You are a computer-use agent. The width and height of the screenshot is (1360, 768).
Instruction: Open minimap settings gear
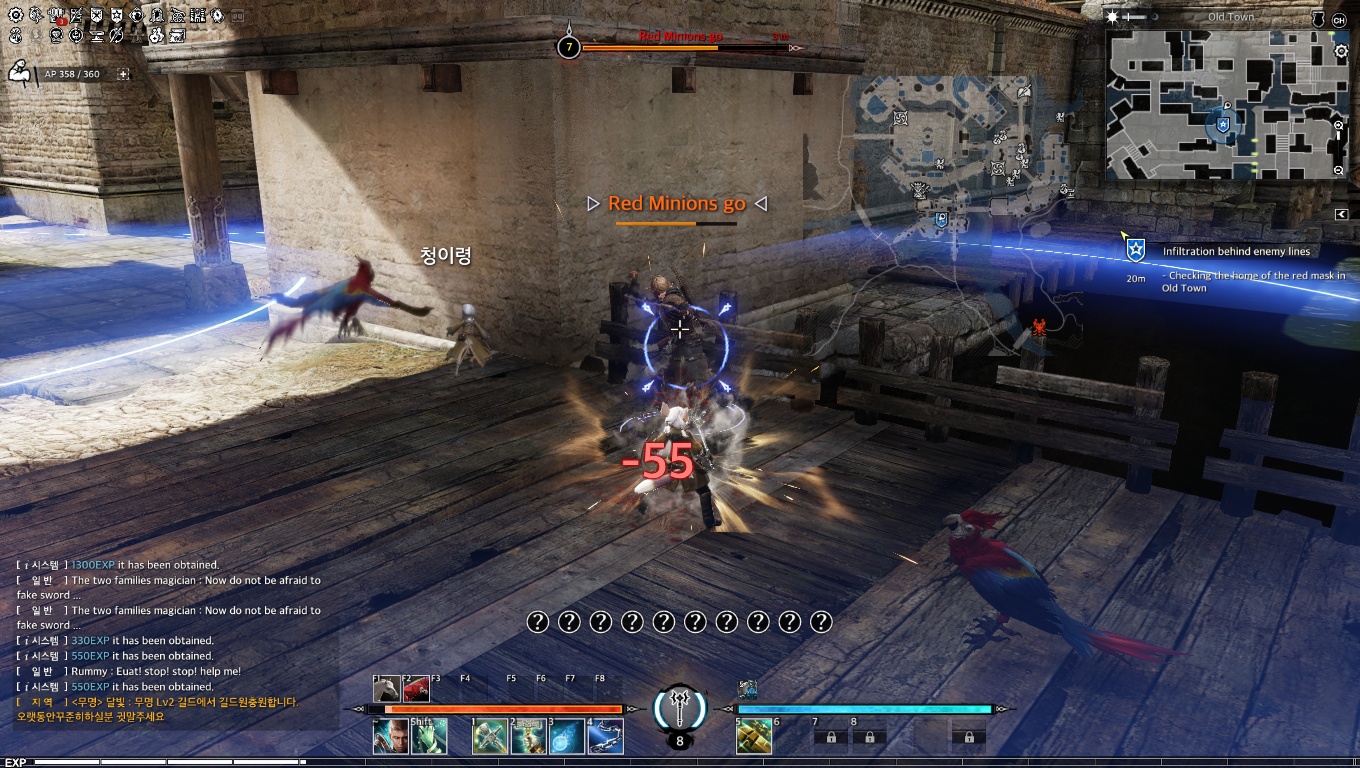tap(1341, 51)
